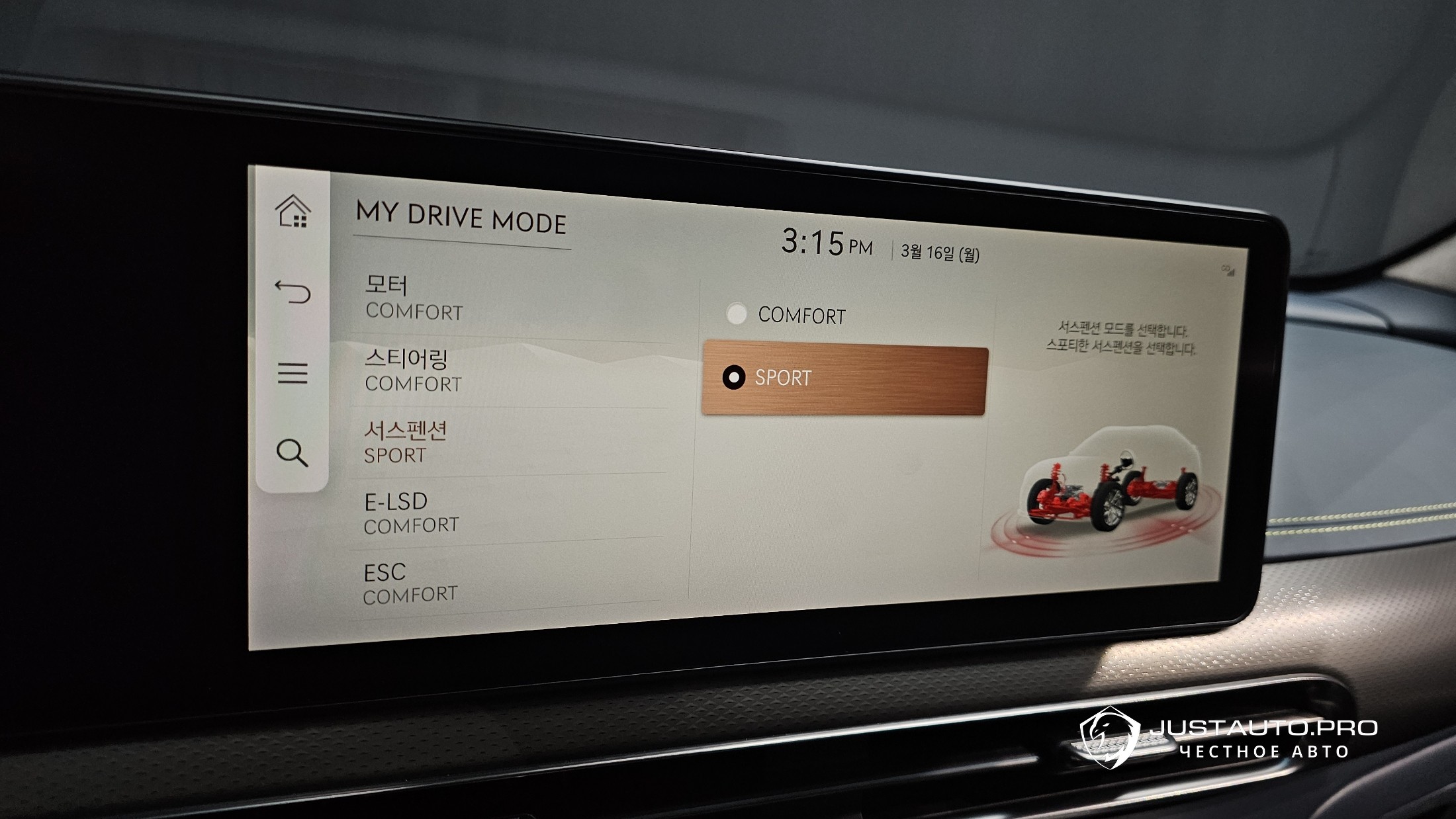The image size is (1456, 819).
Task: Open the magnifier search icon
Action: click(x=292, y=453)
